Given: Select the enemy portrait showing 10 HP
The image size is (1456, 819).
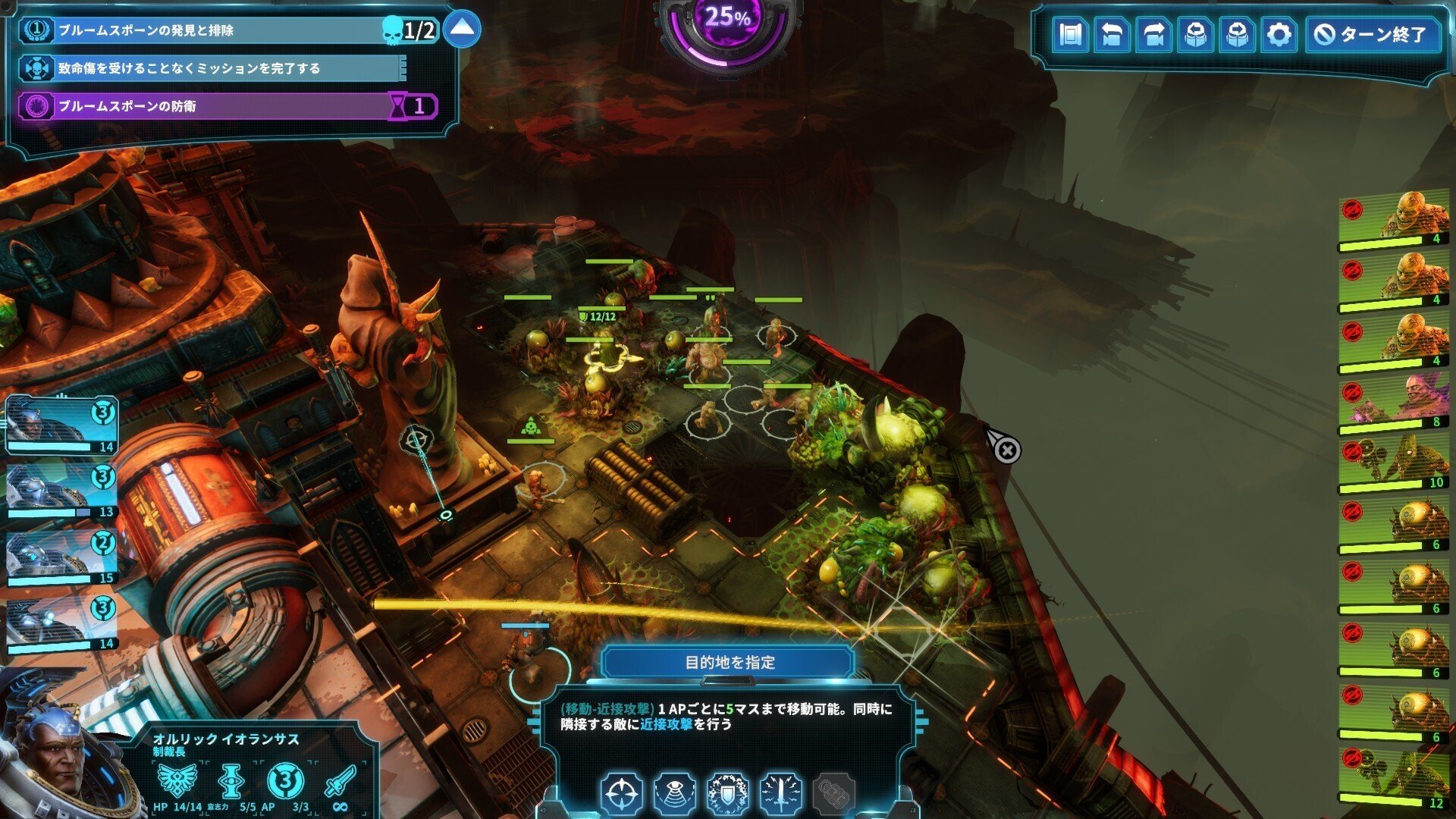Looking at the screenshot, I should [x=1394, y=463].
